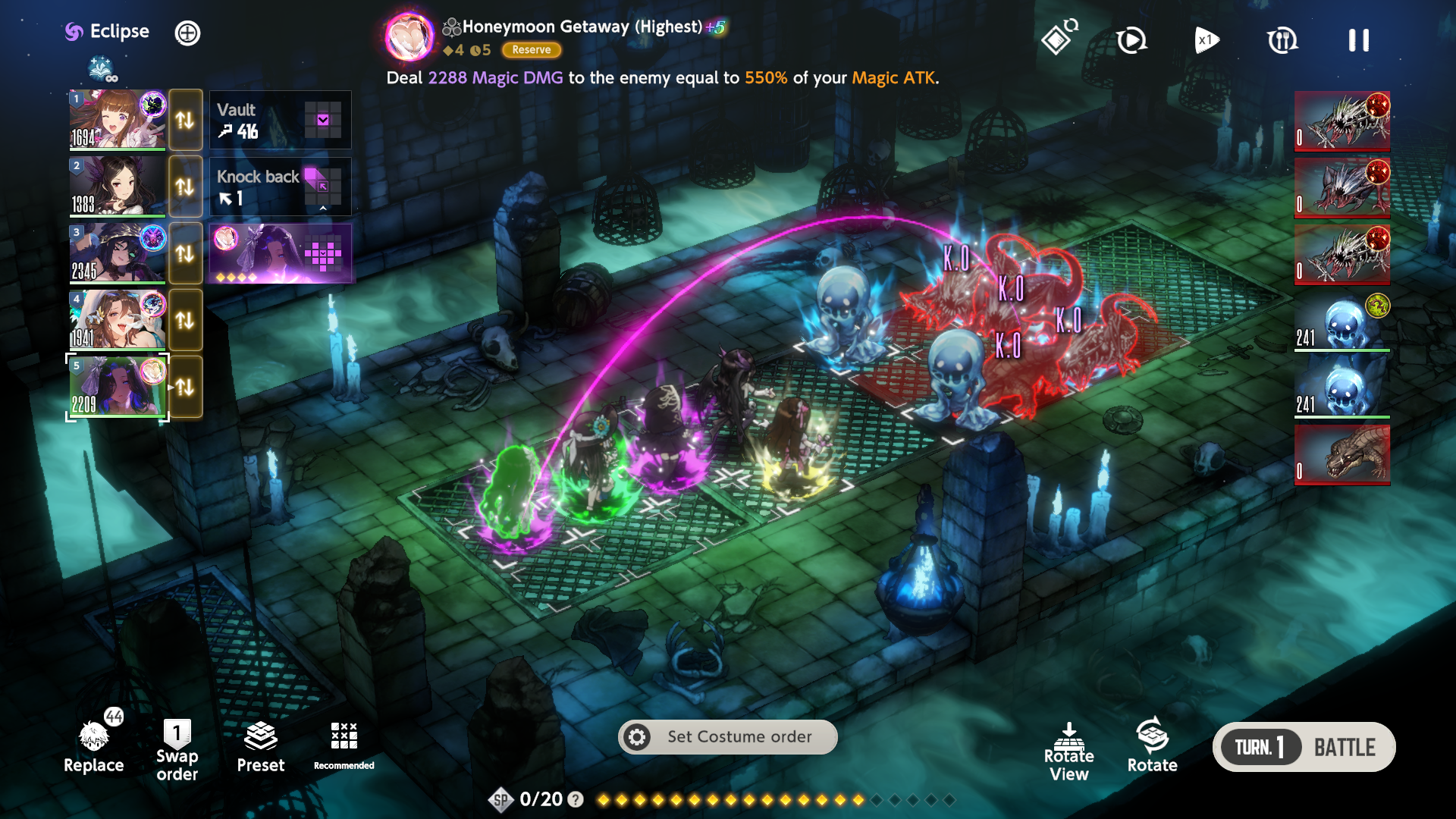
Task: Toggle the x1 battle speed
Action: pos(1207,40)
